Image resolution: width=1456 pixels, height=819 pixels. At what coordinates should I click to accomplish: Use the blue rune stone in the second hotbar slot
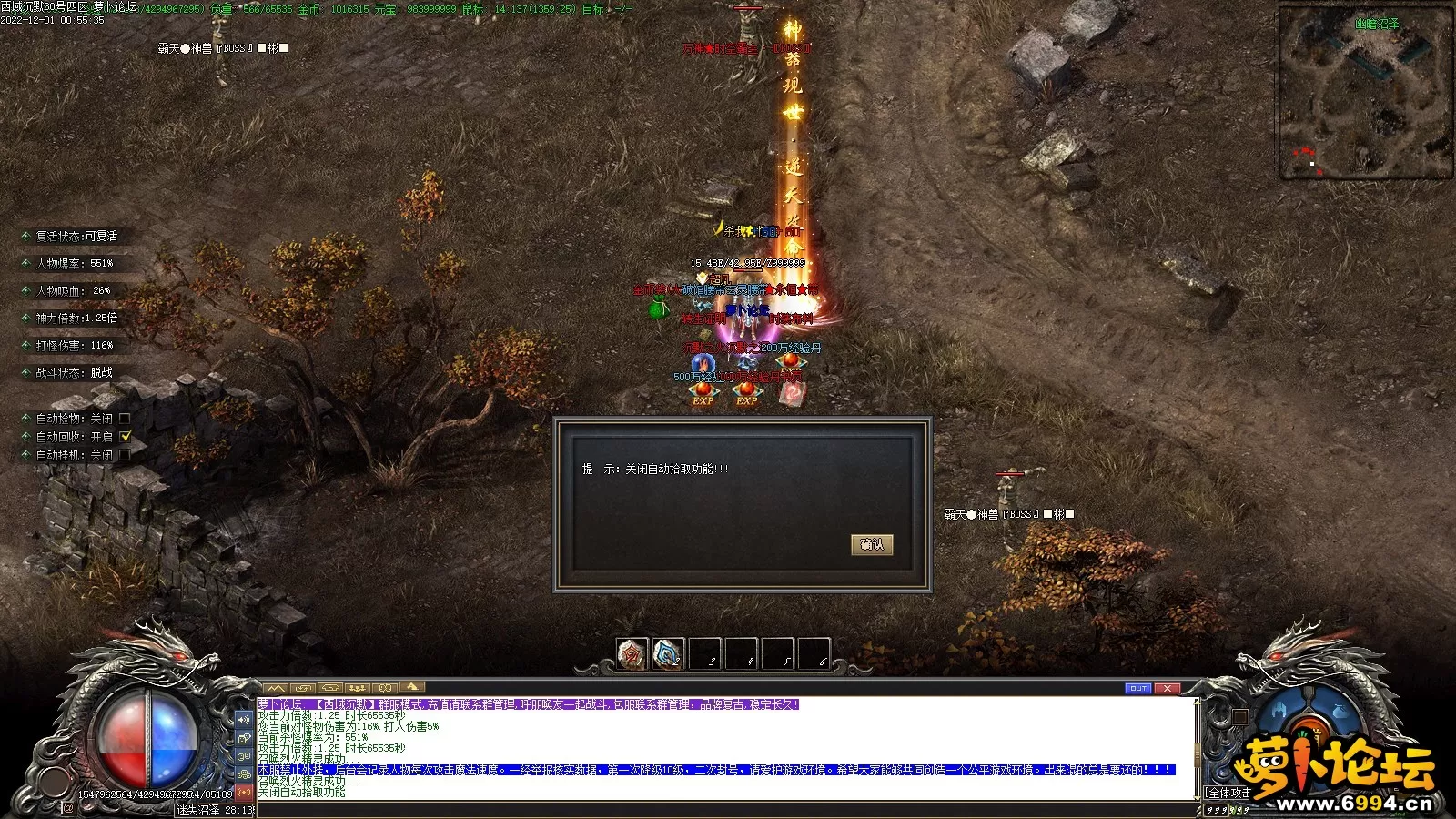668,653
